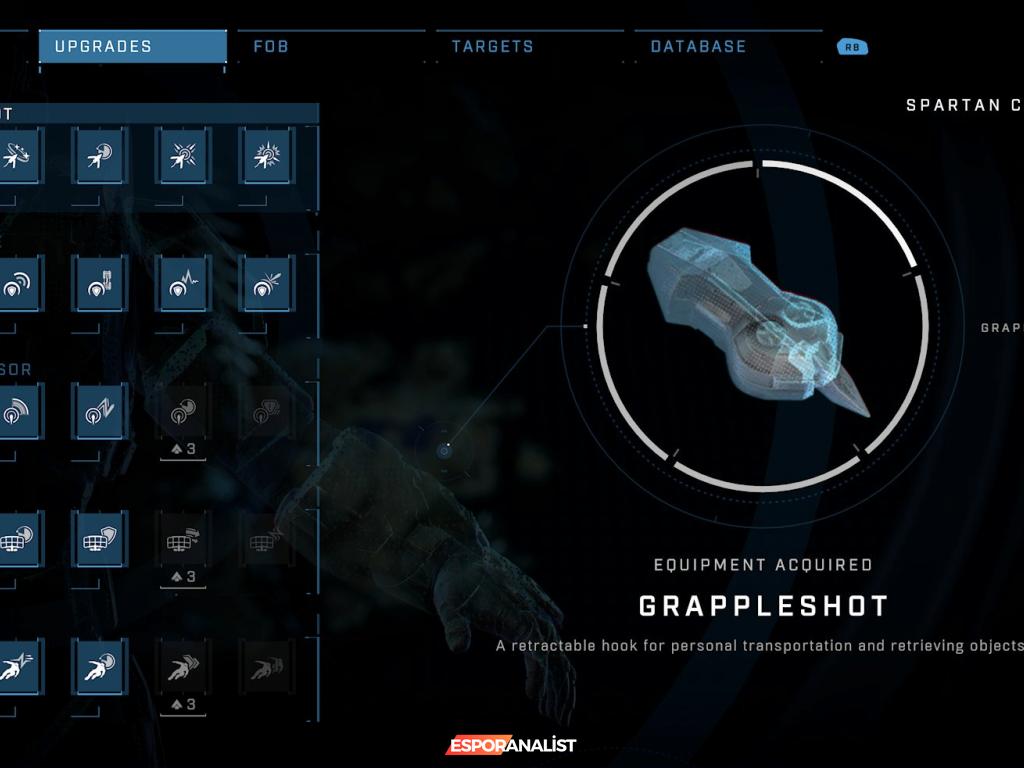Click the Drop Wall upgrade with shield emblem
This screenshot has width=1024, height=768.
(x=100, y=539)
